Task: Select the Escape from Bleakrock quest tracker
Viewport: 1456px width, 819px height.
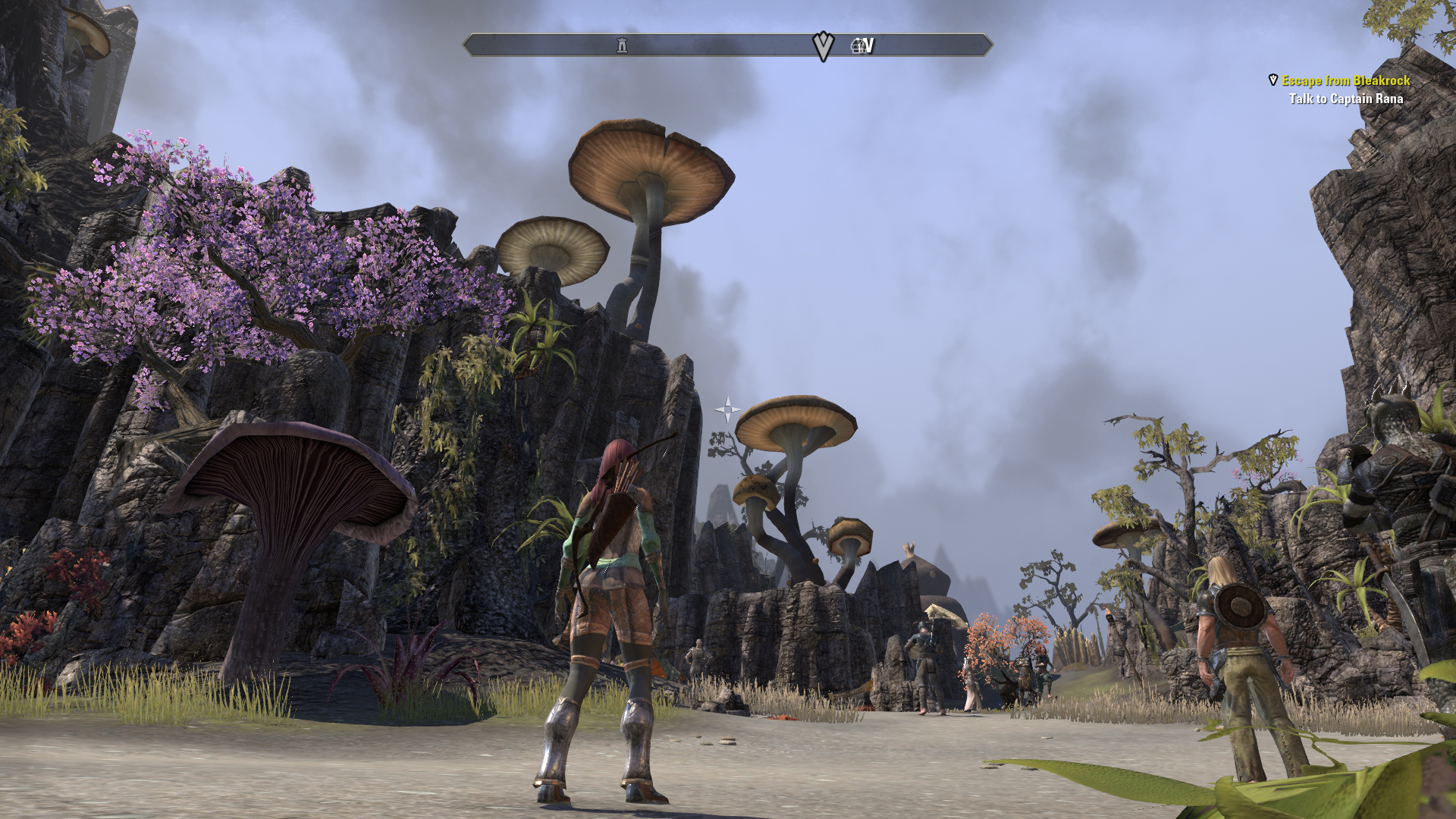Action: [1345, 80]
